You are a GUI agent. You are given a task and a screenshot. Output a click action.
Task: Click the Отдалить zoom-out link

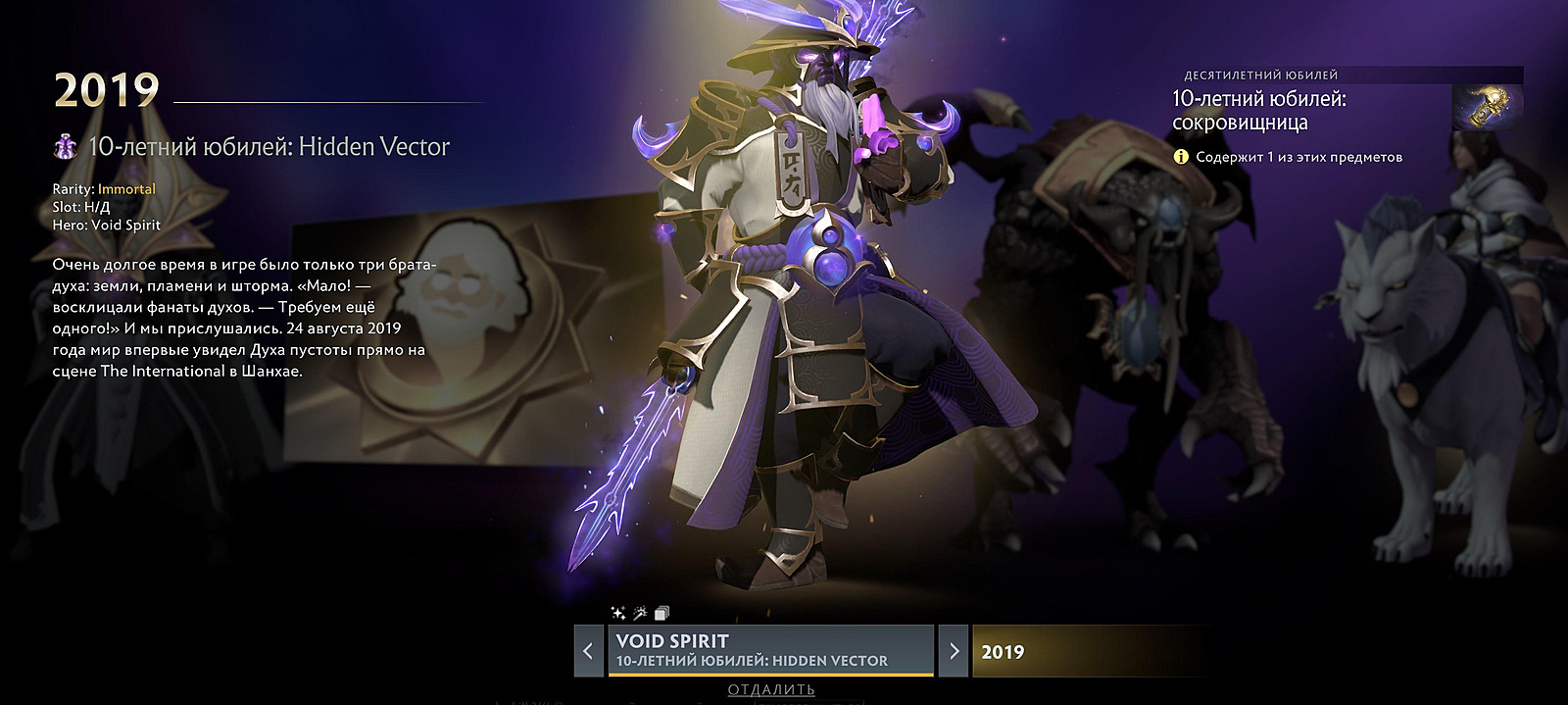click(770, 689)
